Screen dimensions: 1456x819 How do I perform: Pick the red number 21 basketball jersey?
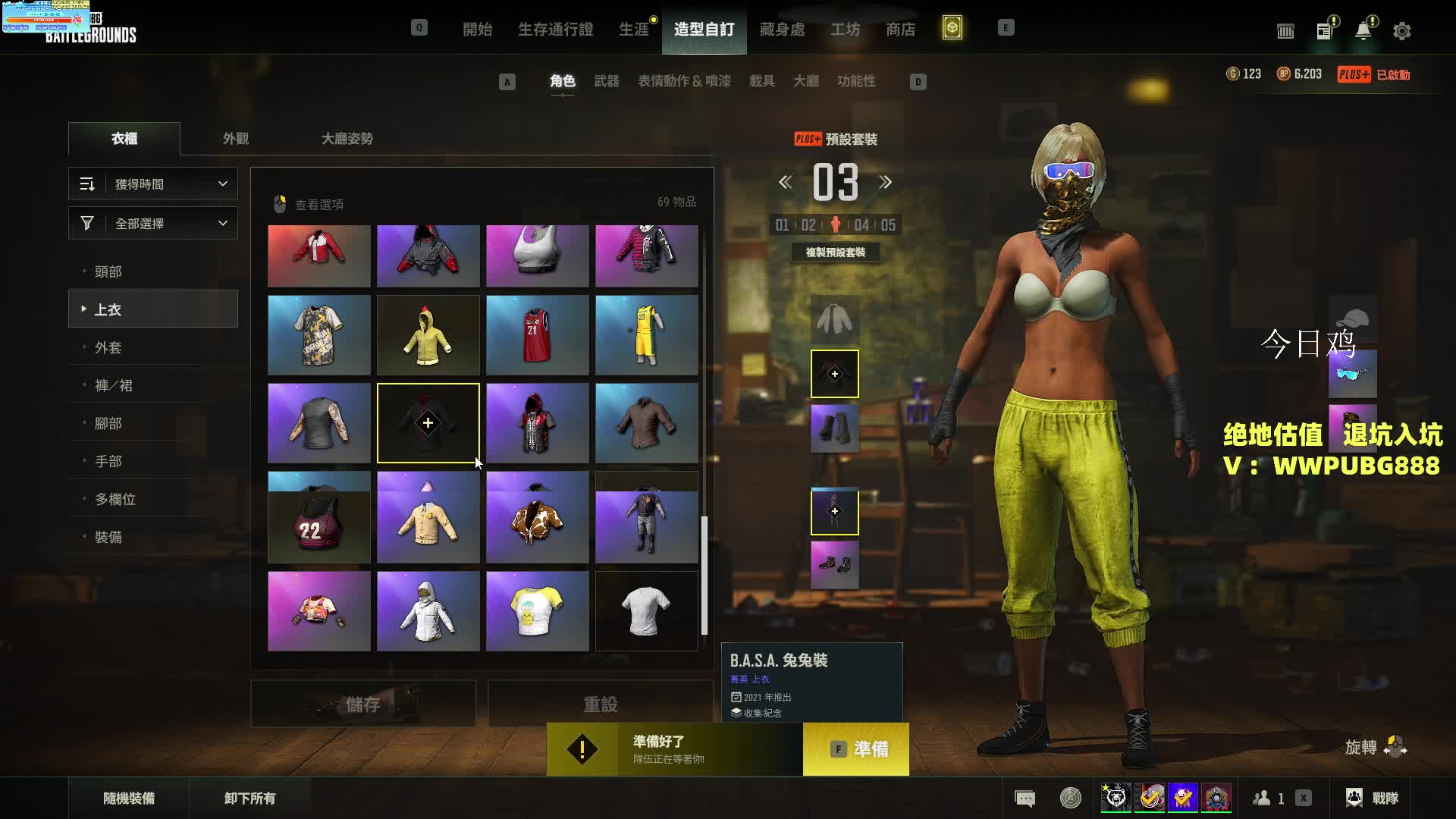pyautogui.click(x=537, y=335)
